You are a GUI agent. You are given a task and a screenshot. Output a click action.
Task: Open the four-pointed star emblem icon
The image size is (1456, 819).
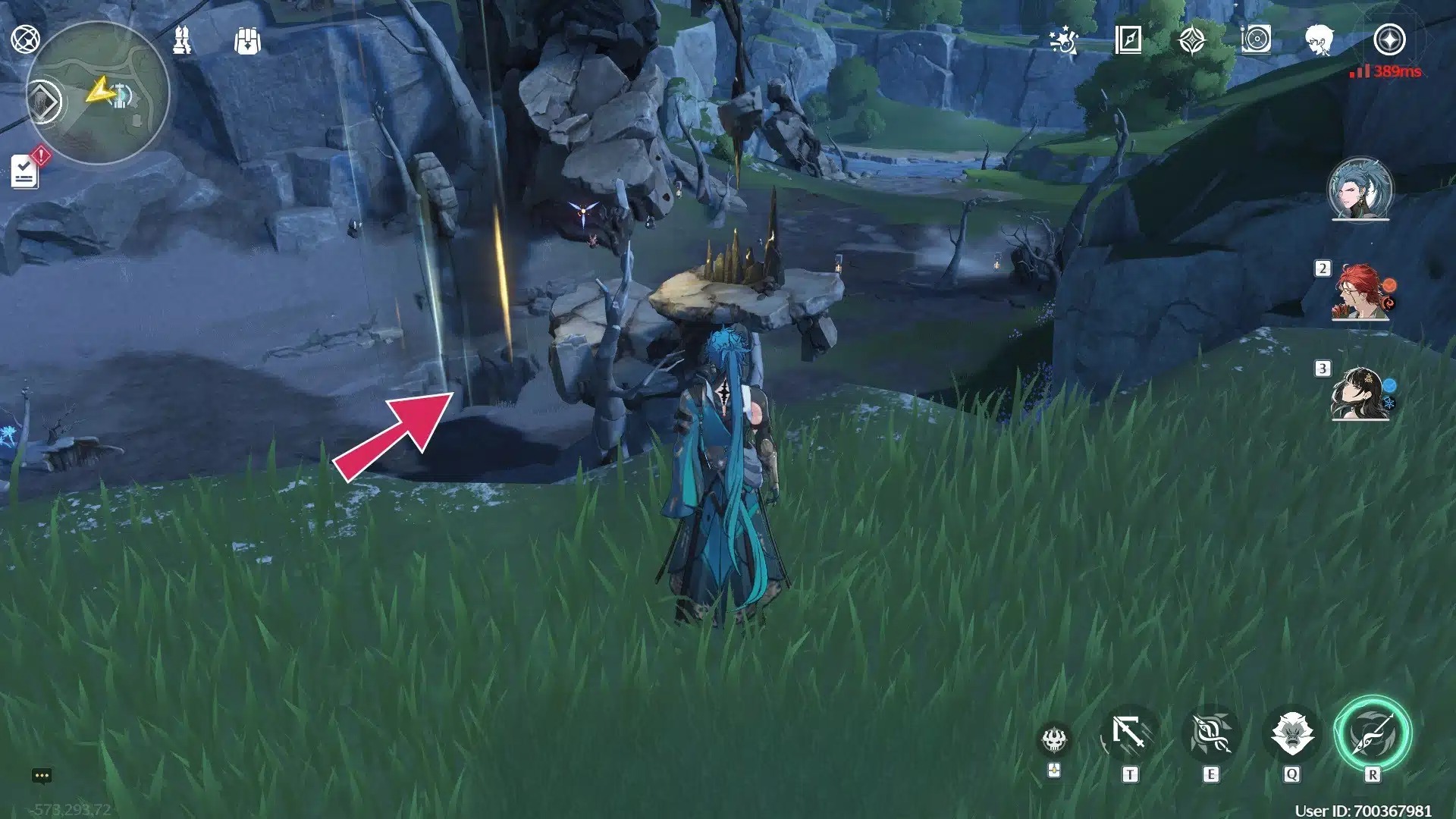(1192, 40)
